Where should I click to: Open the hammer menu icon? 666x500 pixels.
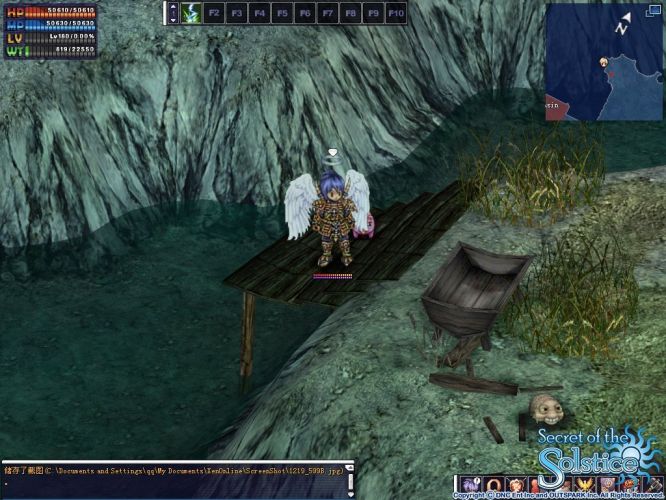(x=652, y=486)
